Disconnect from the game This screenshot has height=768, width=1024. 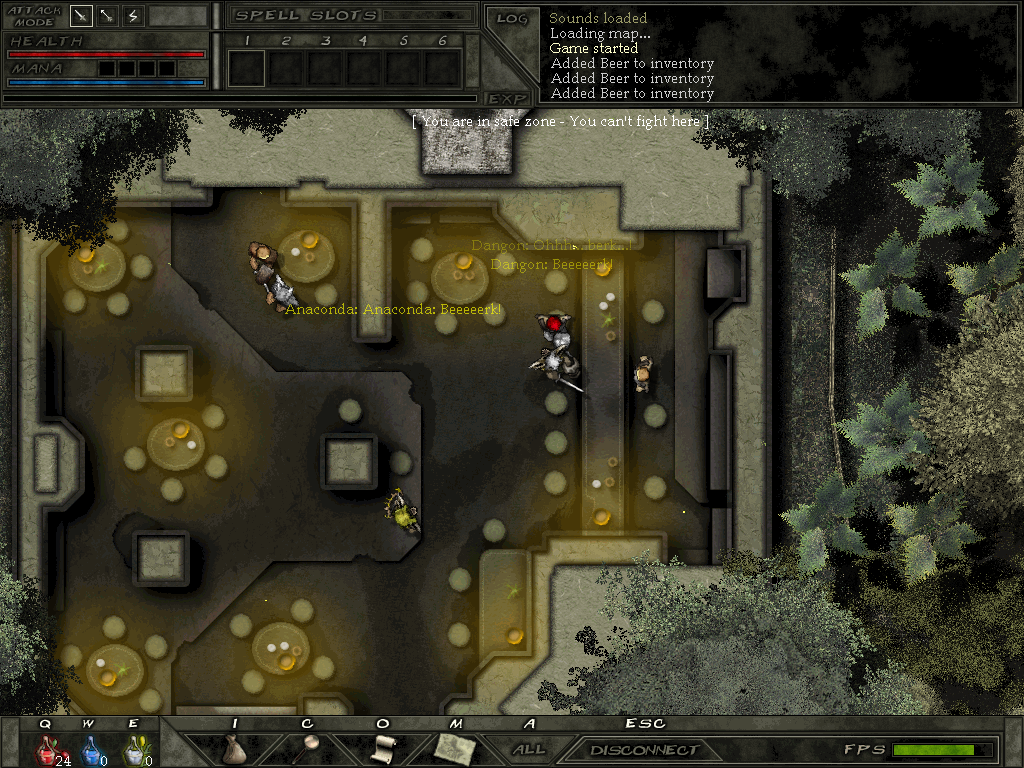tap(644, 750)
